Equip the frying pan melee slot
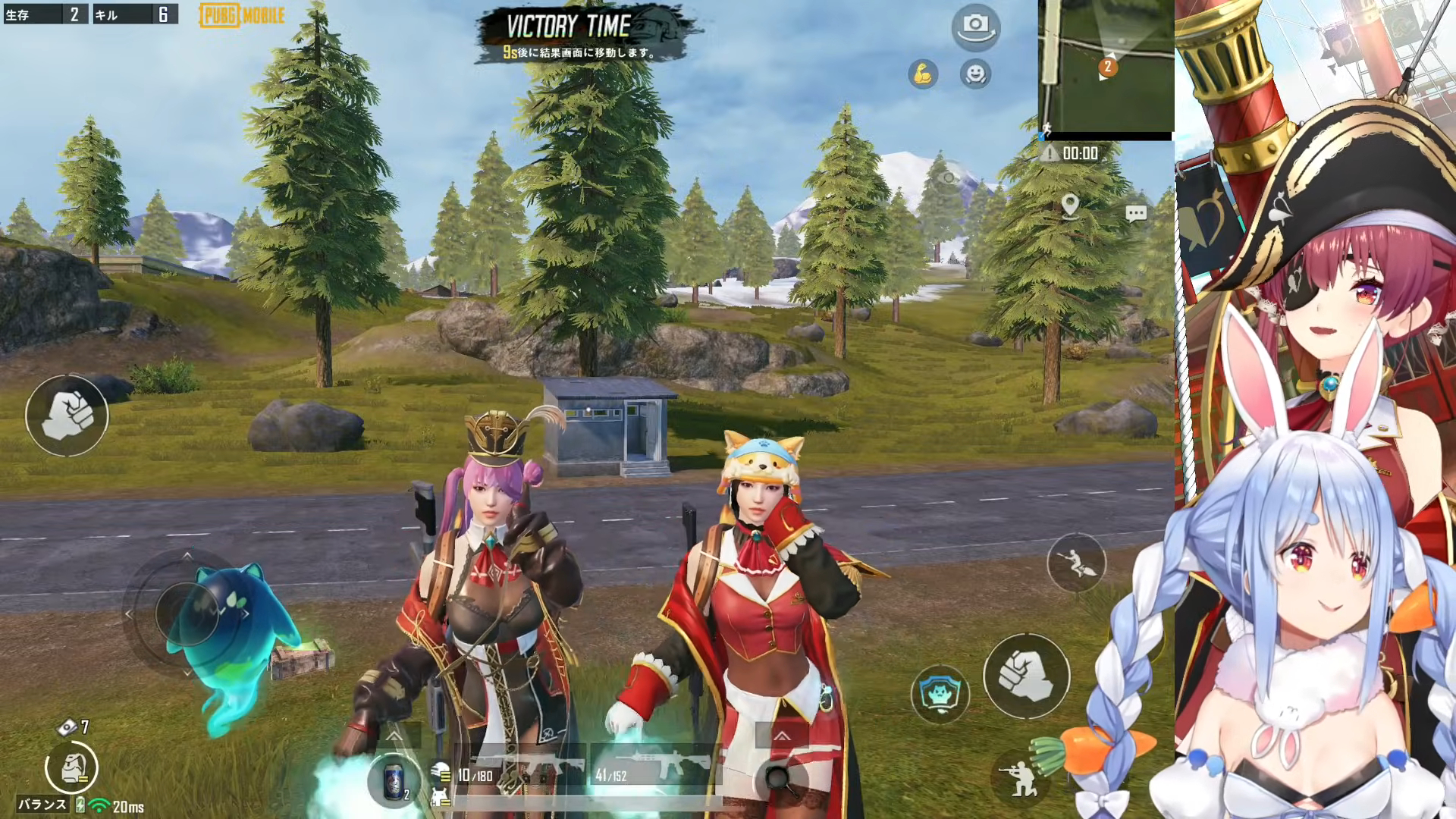This screenshot has width=1456, height=819. [x=780, y=777]
